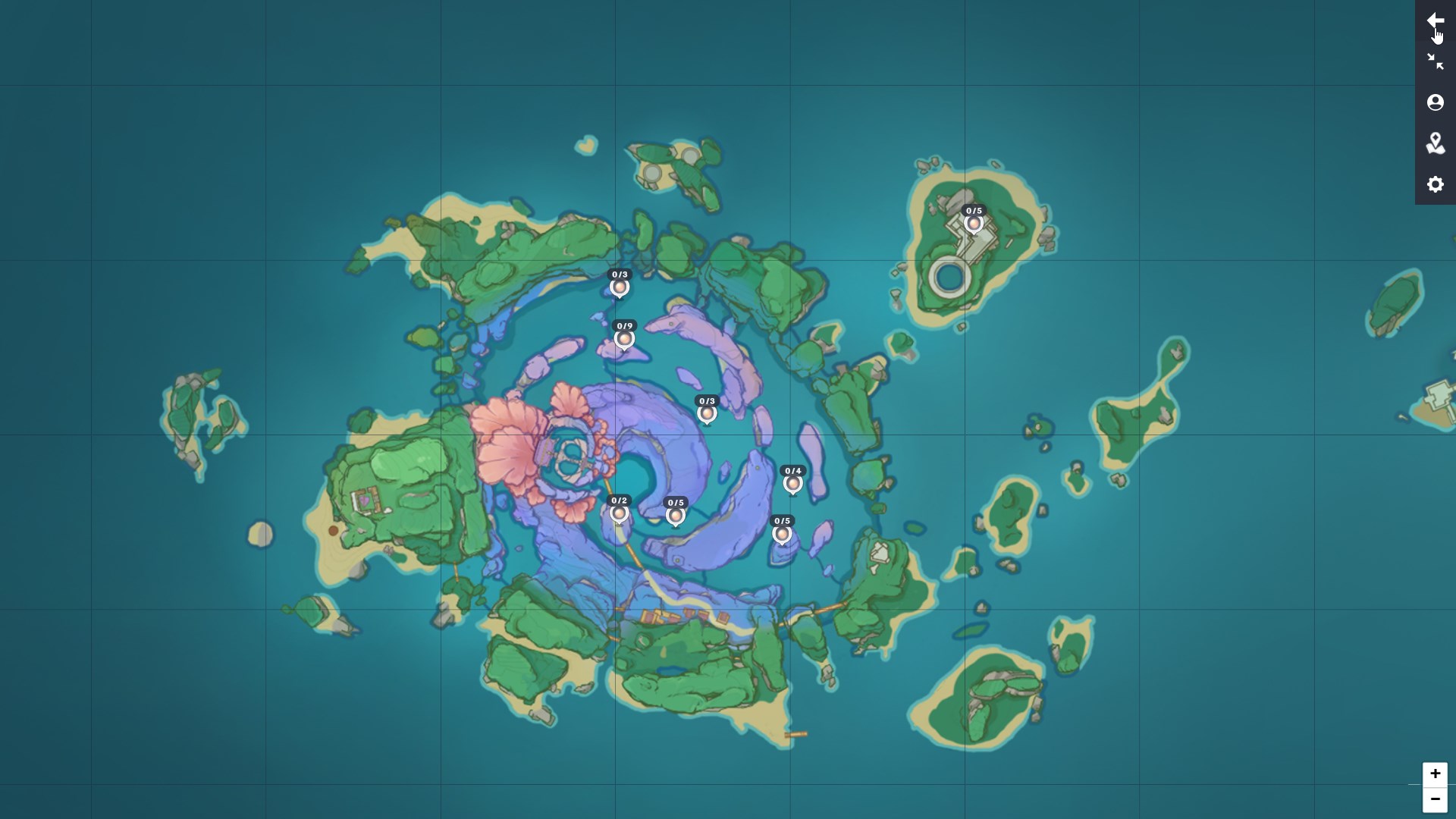The height and width of the screenshot is (819, 1456).
Task: Open the 0/3 marker at the map center
Action: (x=707, y=414)
